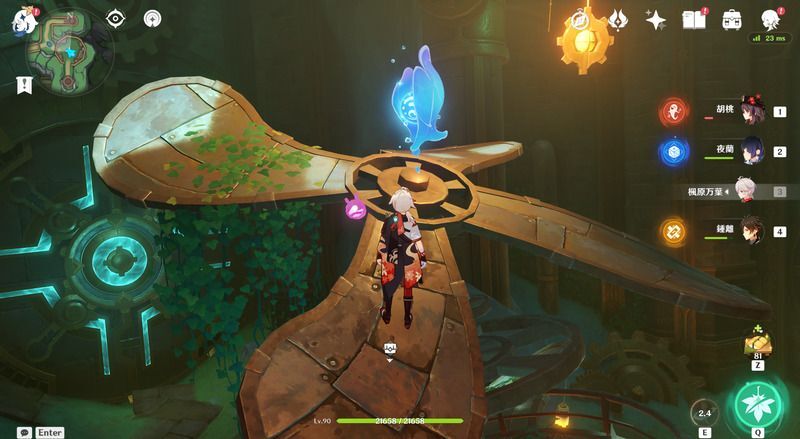Open the Wish four-pointed star icon
Screen dimensions: 800x439
[x=656, y=19]
